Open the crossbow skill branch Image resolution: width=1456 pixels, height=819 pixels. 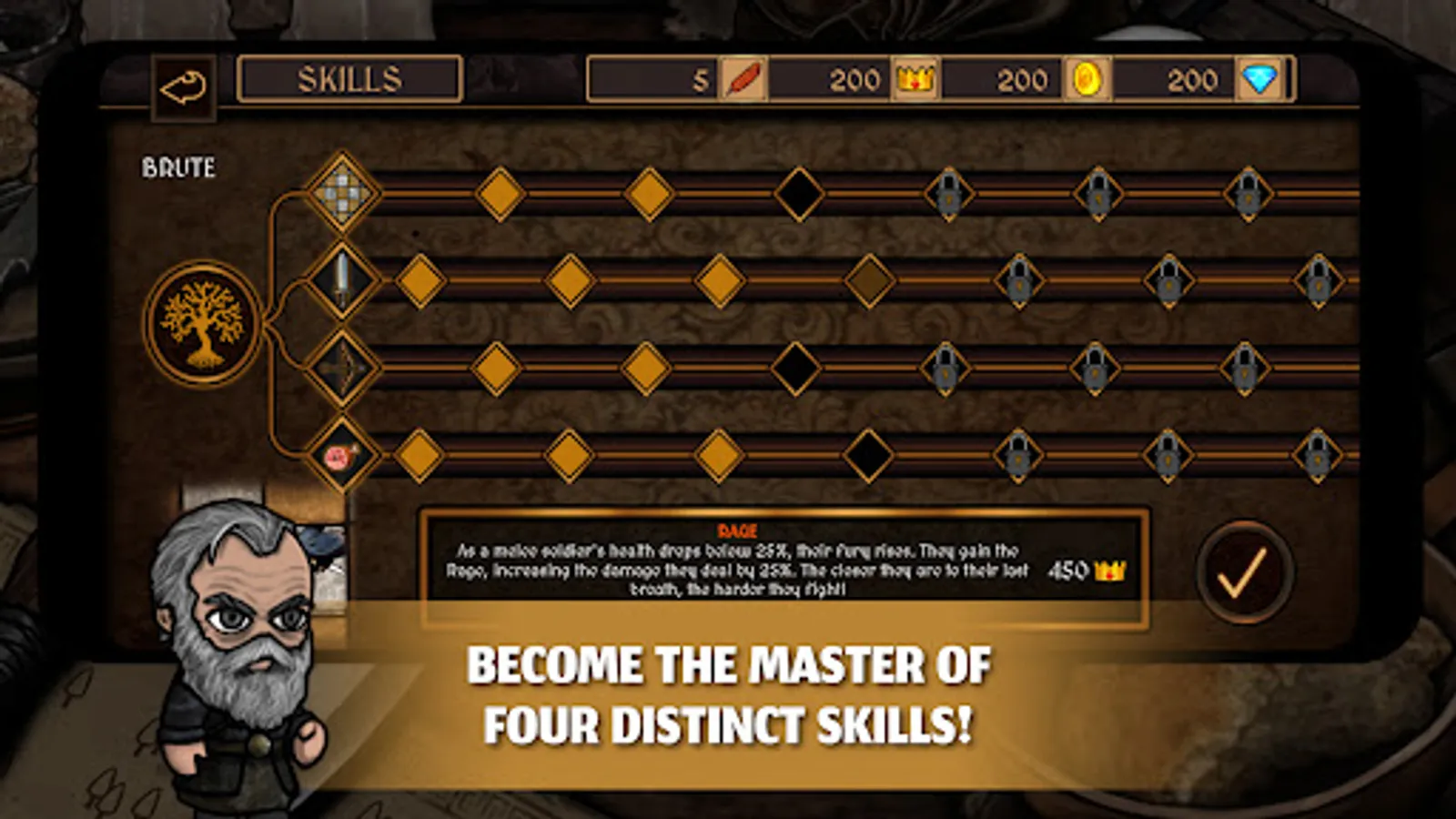[x=341, y=362]
